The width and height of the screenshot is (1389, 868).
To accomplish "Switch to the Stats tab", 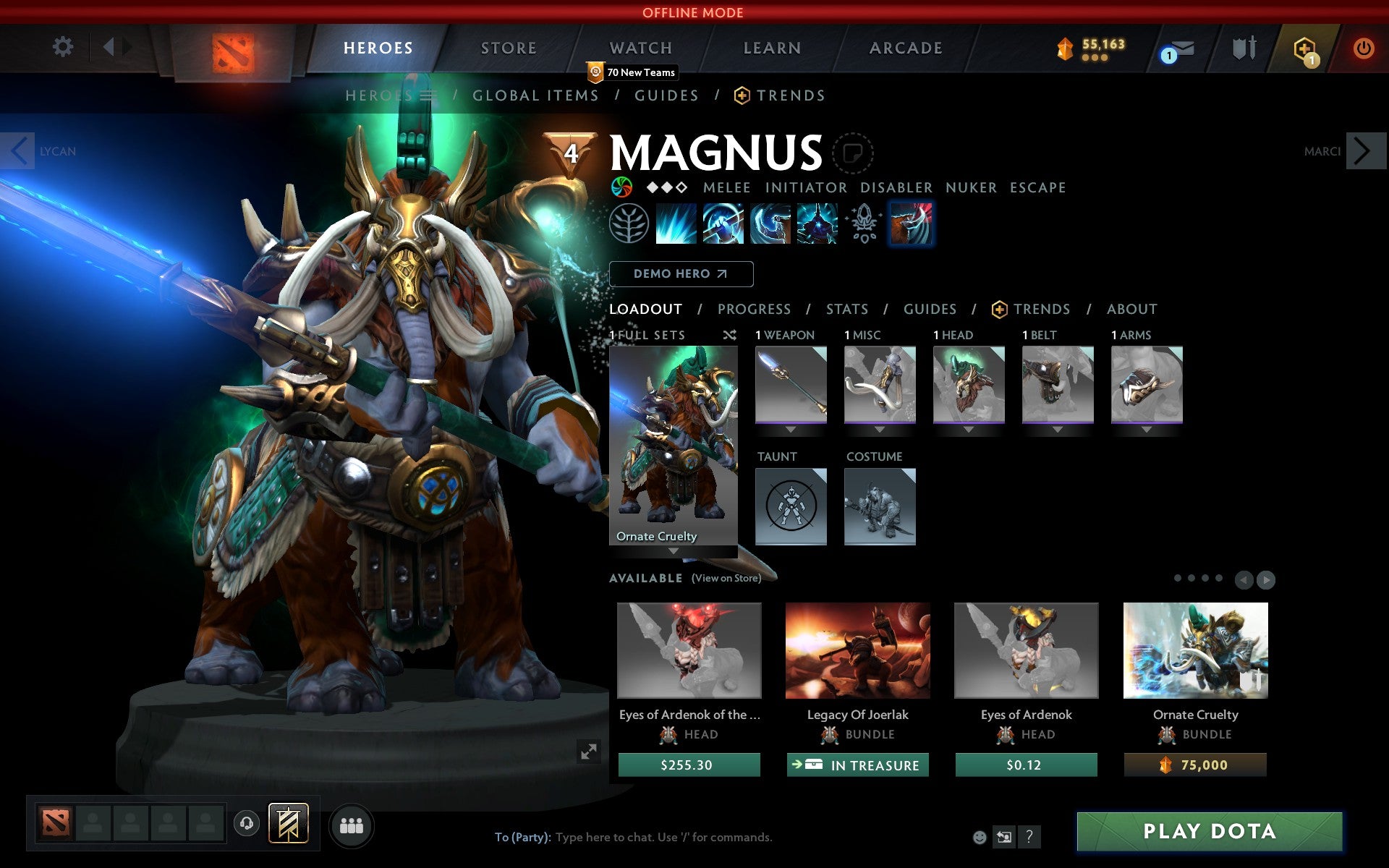I will pos(846,309).
